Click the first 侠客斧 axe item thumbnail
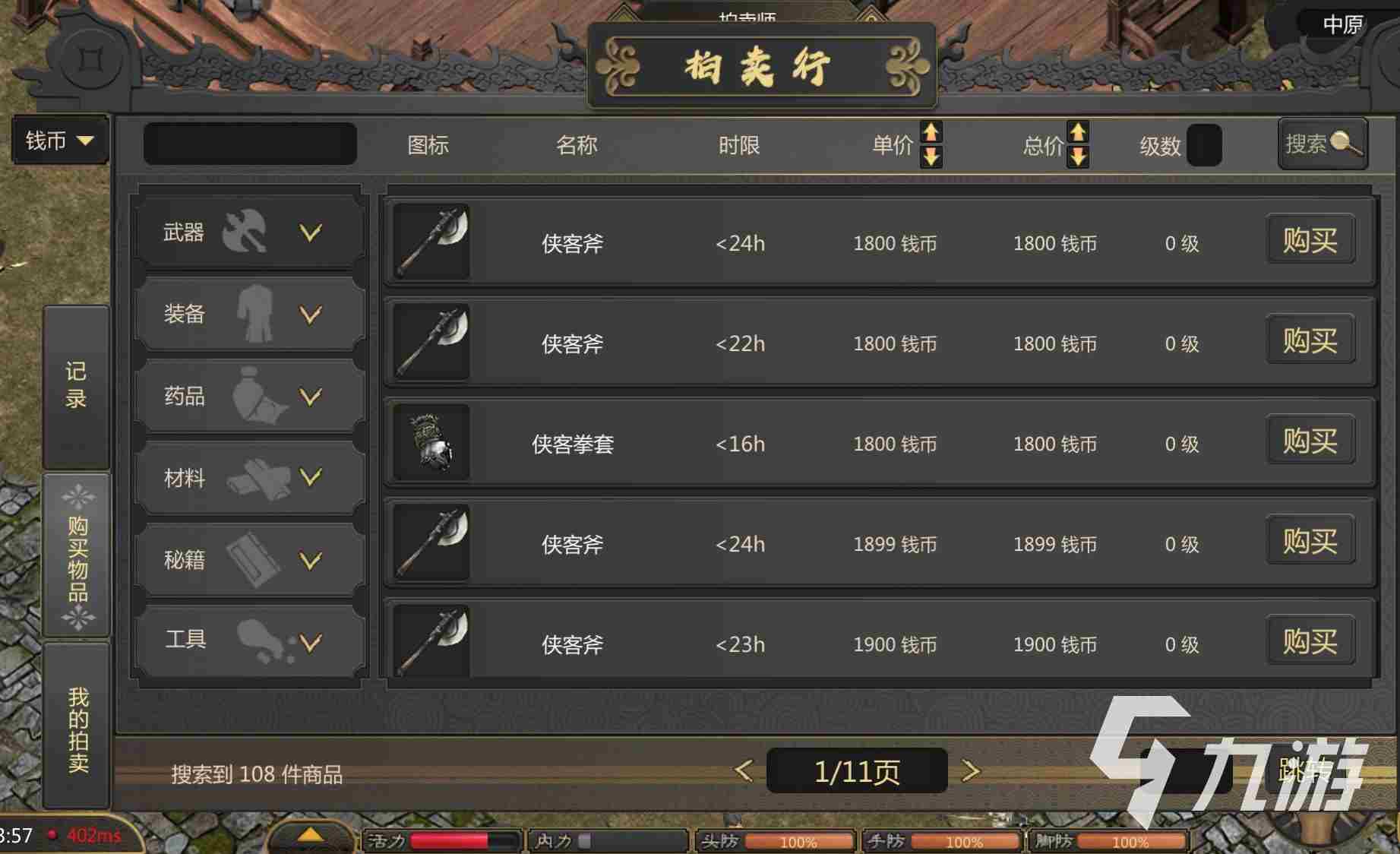This screenshot has width=1400, height=854. (429, 243)
